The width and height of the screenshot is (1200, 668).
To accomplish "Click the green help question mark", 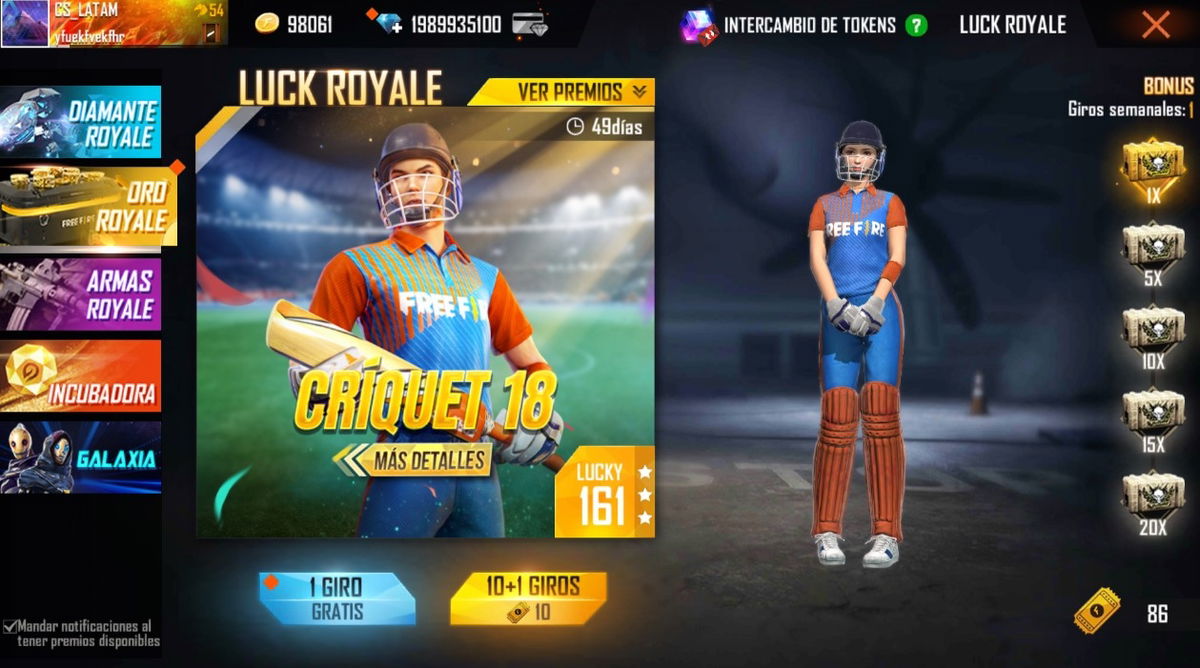I will (916, 26).
